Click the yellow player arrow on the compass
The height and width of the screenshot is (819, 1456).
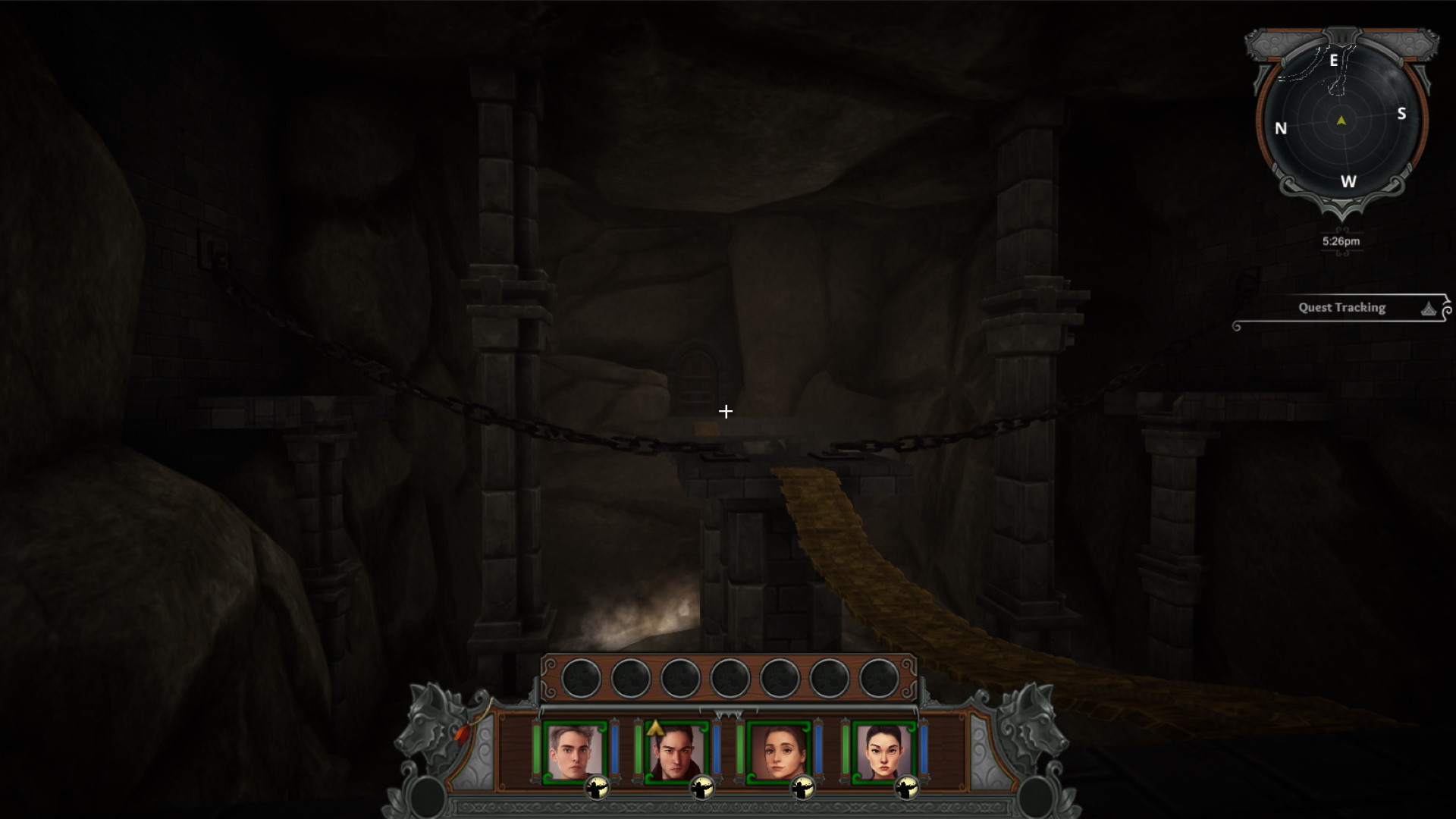tap(1341, 120)
